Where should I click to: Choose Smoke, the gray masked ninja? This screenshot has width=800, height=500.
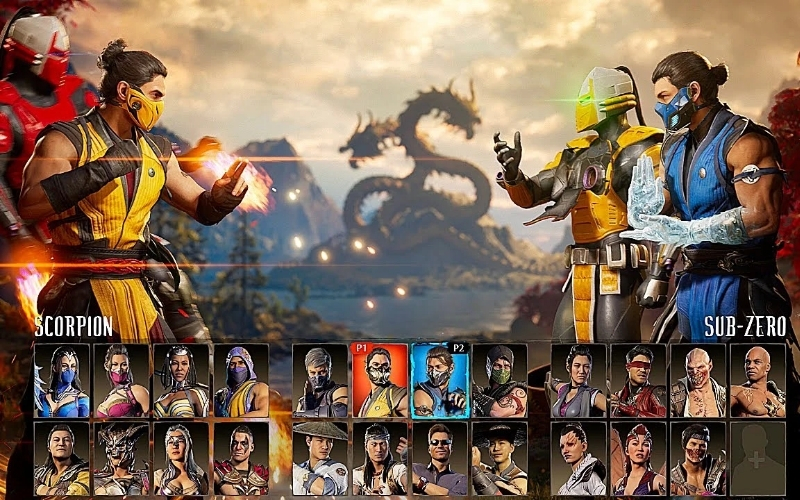click(320, 381)
